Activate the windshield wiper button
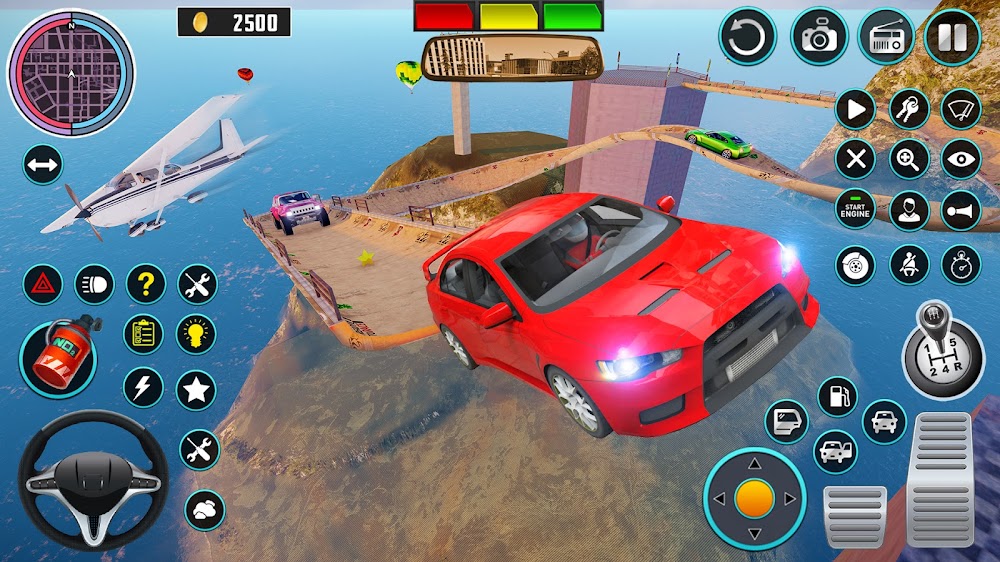Image resolution: width=1000 pixels, height=562 pixels. 961,108
